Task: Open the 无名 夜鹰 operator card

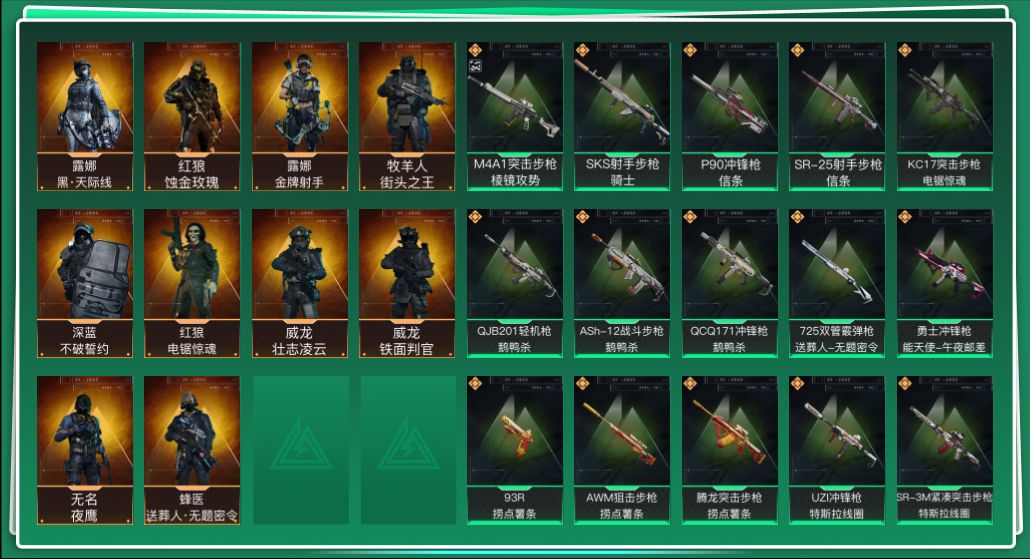Action: pyautogui.click(x=85, y=450)
